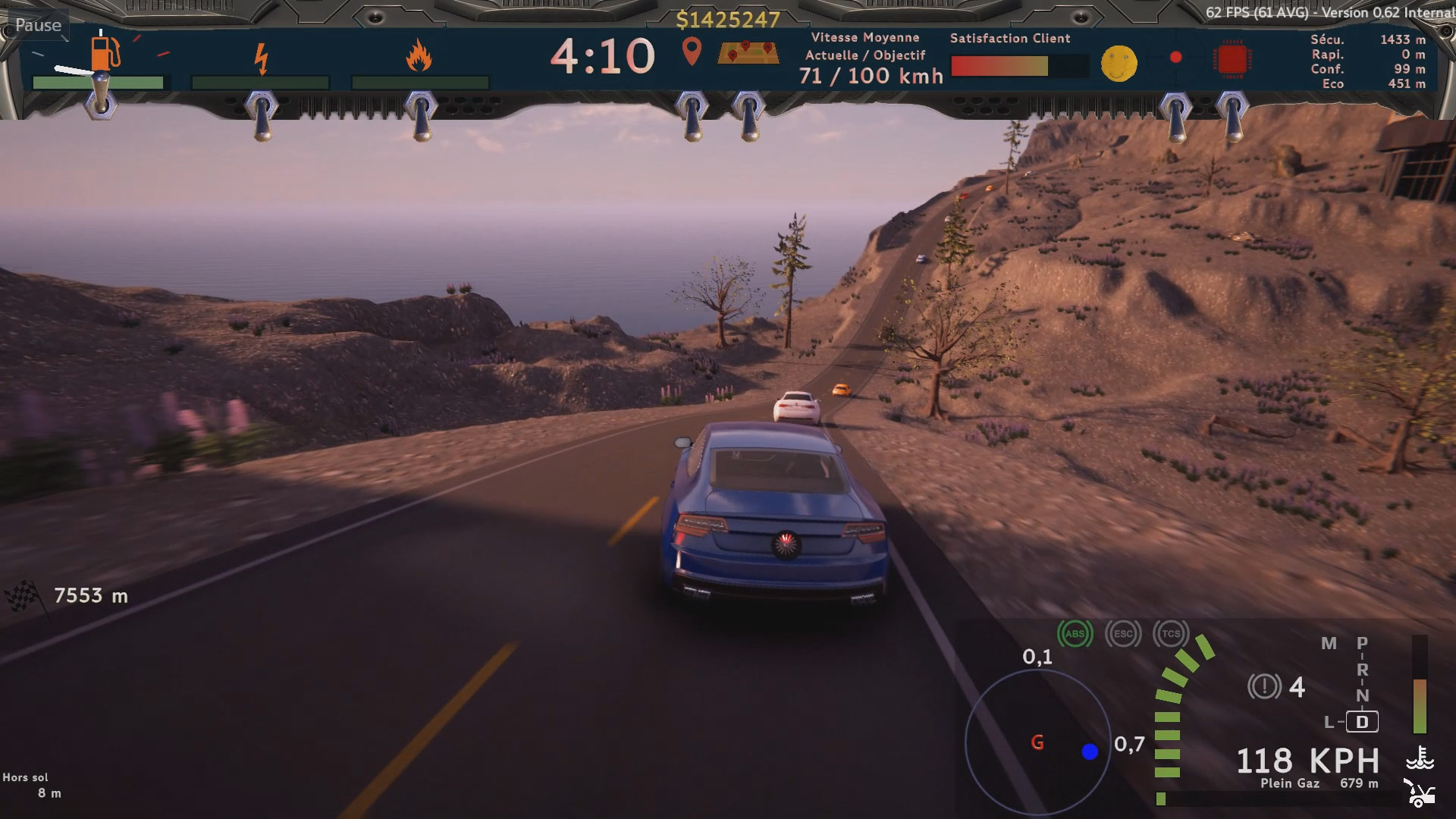Viewport: 1456px width, 819px height.
Task: Activate the lightning bolt icon
Action: pyautogui.click(x=261, y=58)
